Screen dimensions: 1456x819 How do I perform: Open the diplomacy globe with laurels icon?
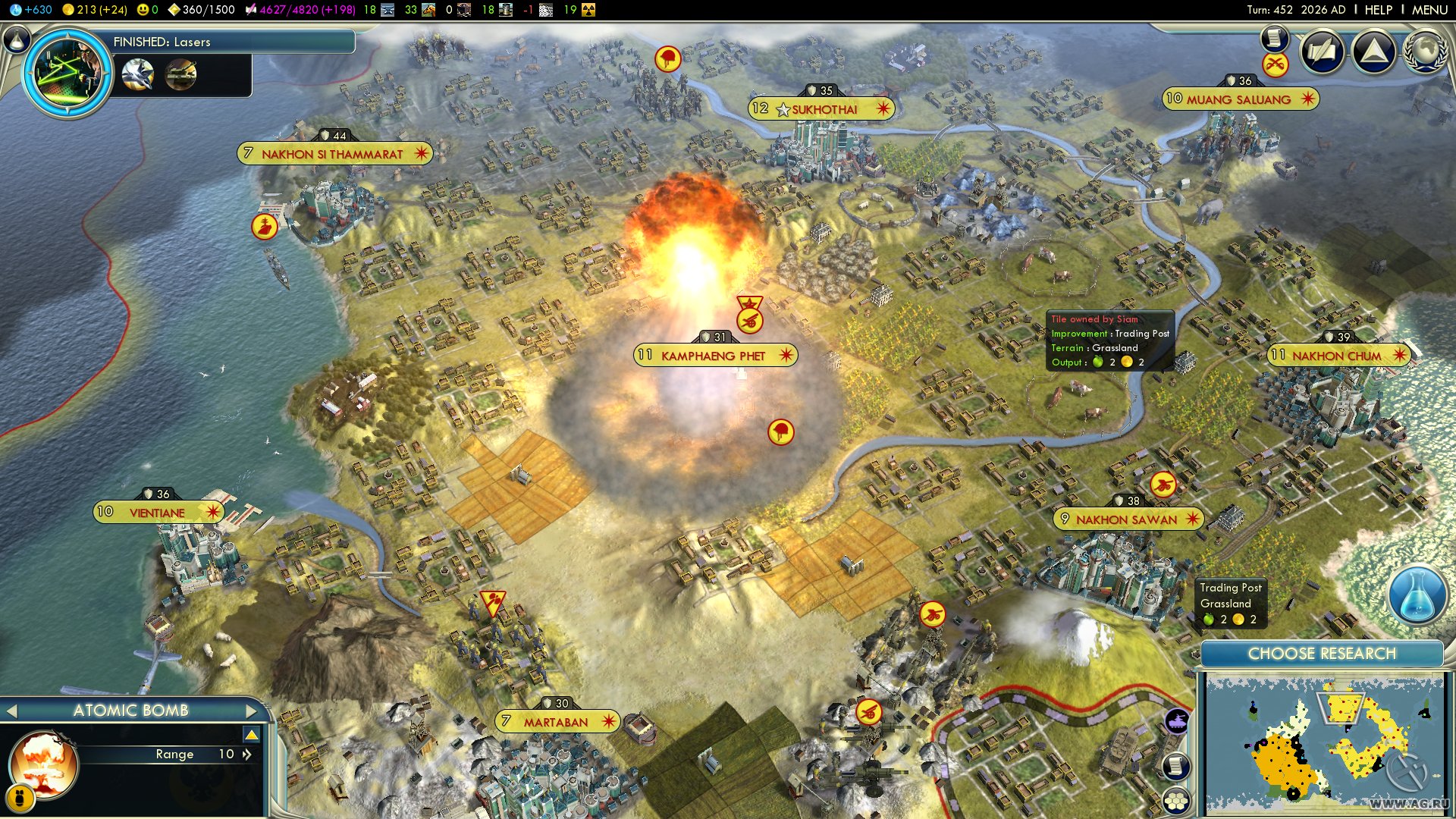[x=1426, y=52]
